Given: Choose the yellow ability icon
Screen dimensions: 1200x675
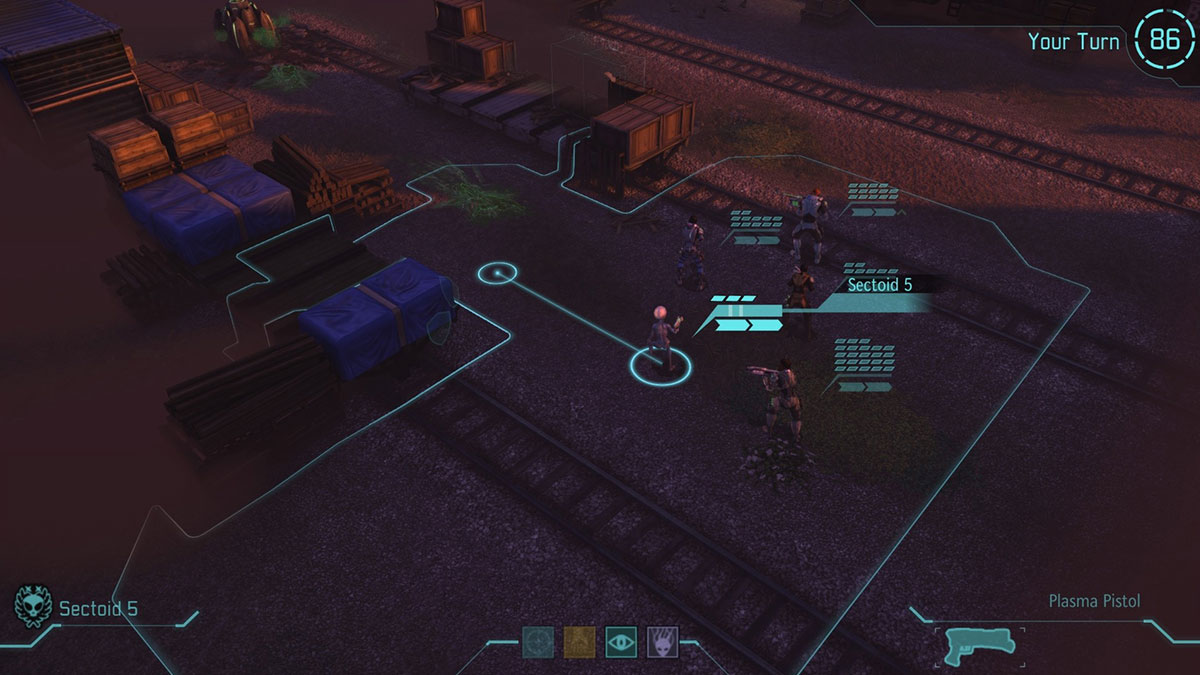Looking at the screenshot, I should tap(579, 641).
